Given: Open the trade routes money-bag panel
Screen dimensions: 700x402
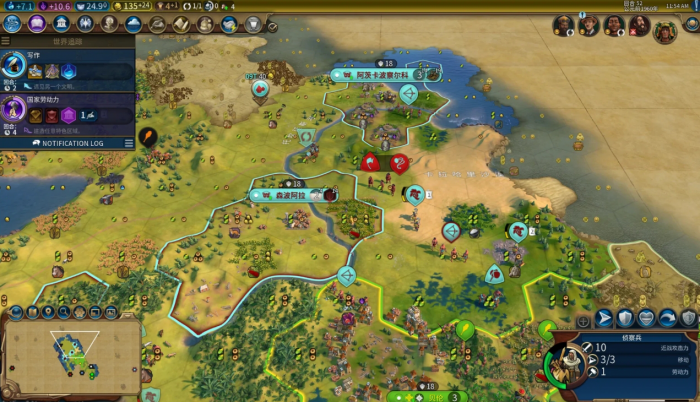Looking at the screenshot, I should [x=157, y=24].
